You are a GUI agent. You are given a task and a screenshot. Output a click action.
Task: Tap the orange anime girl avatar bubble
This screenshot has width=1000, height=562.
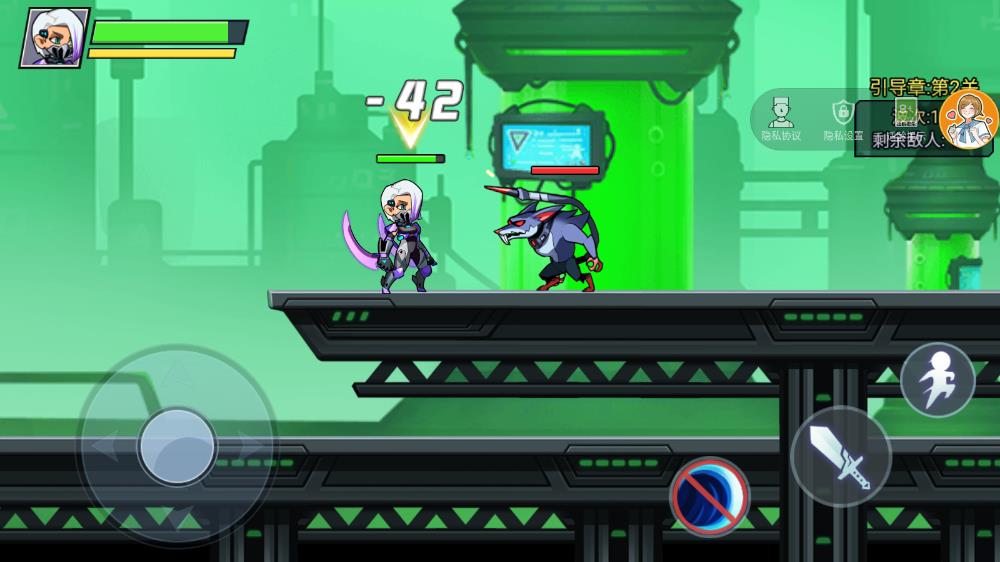[968, 120]
